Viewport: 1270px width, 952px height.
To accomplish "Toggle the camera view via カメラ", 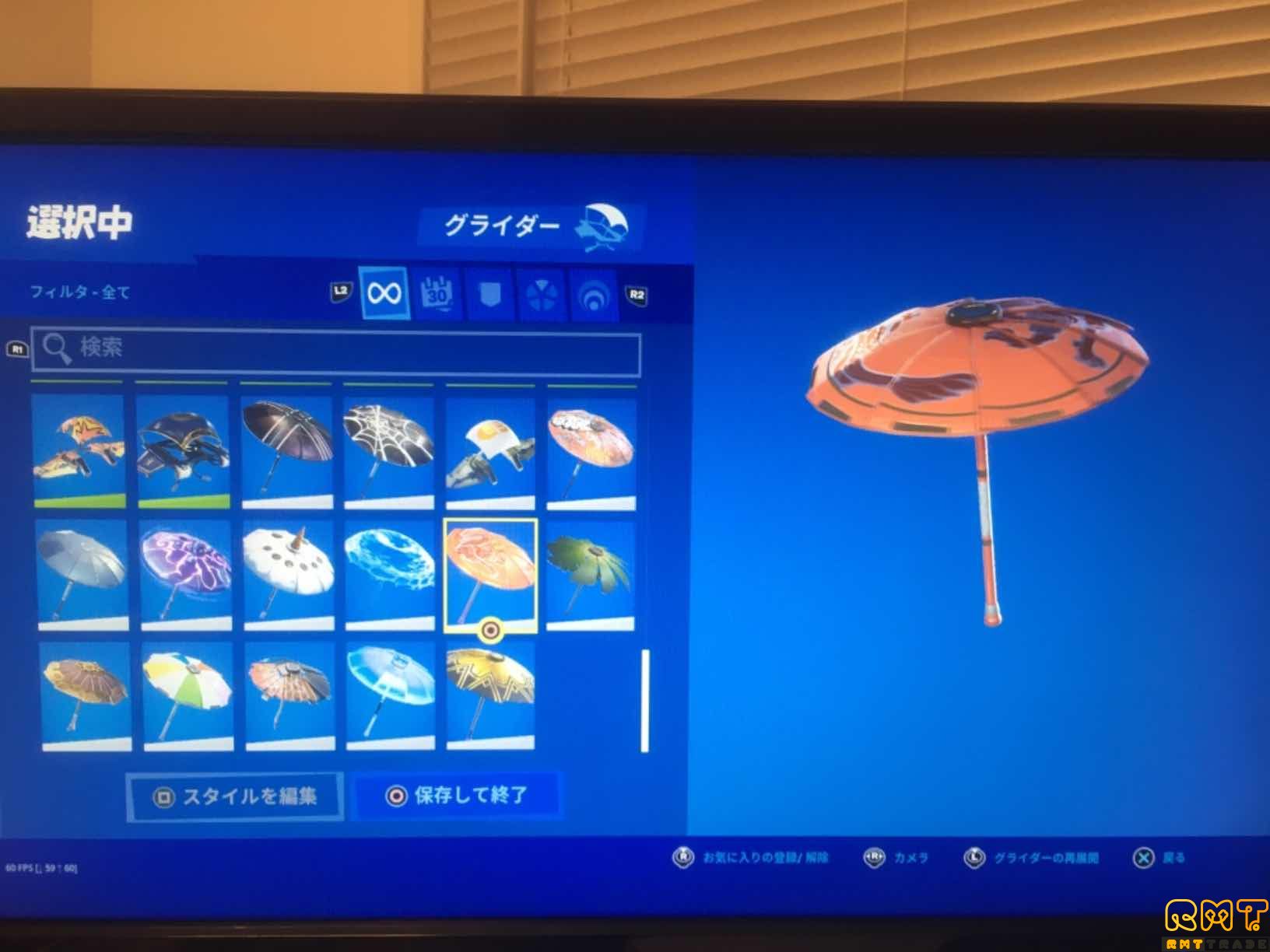I will click(896, 856).
